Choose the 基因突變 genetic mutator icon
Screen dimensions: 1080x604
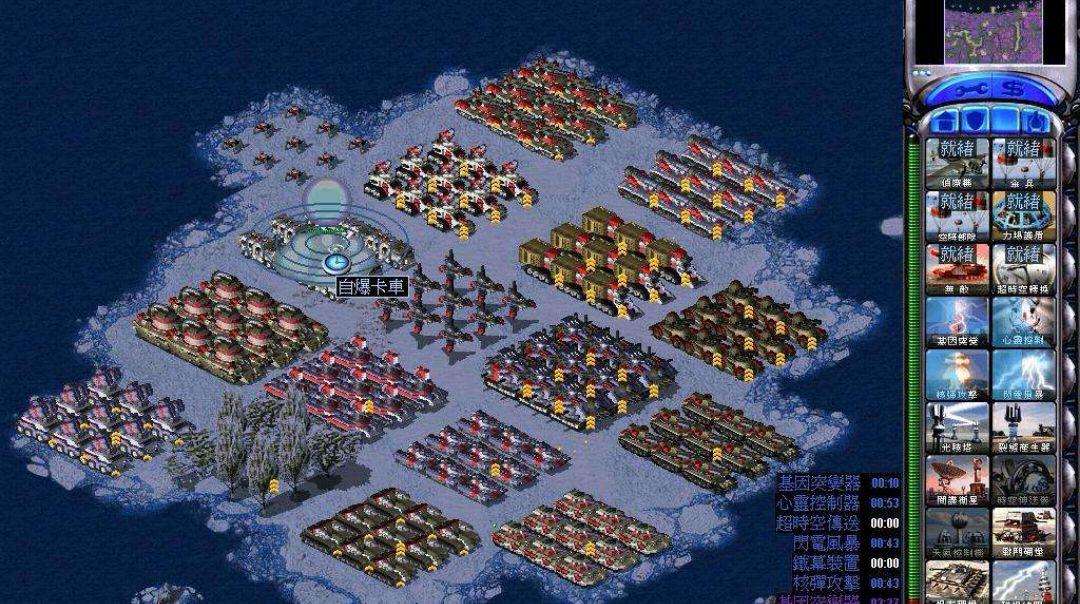(x=956, y=320)
